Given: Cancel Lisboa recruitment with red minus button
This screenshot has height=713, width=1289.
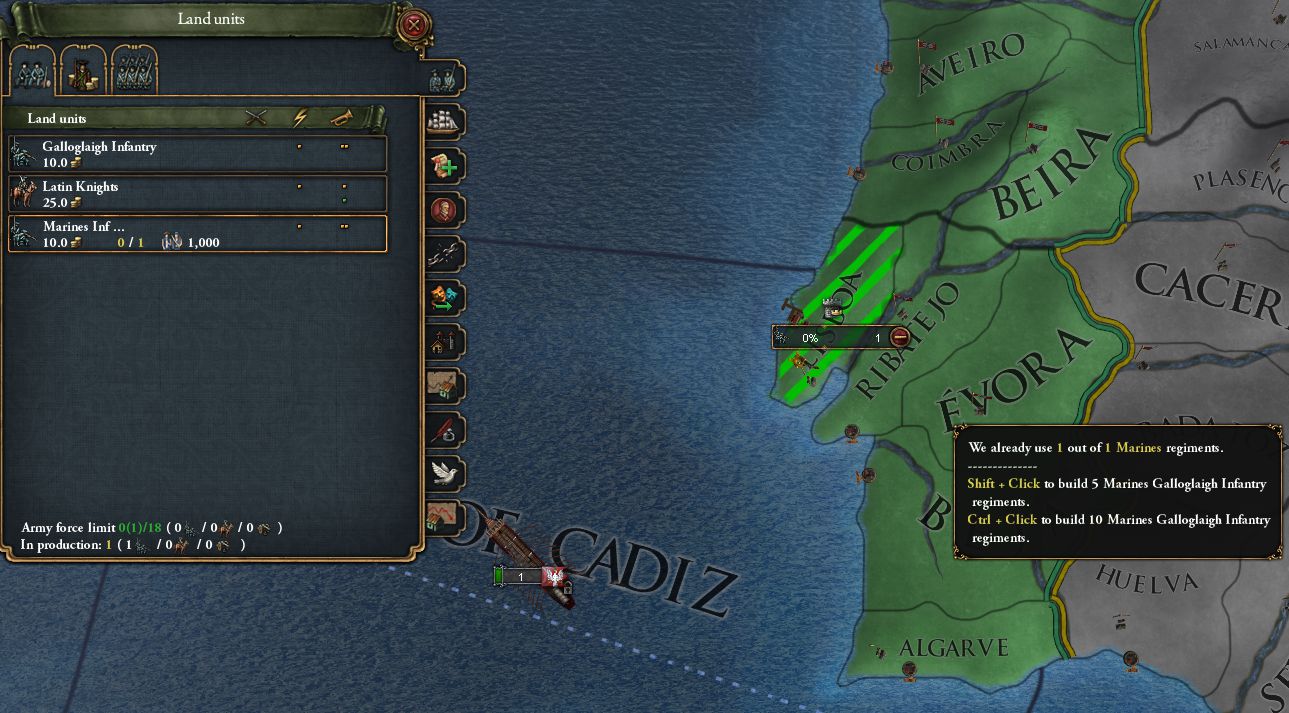Looking at the screenshot, I should coord(900,338).
